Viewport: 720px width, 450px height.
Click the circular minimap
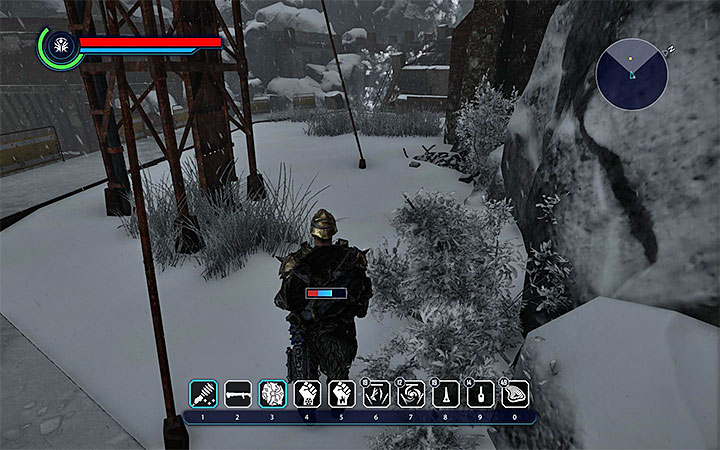click(632, 73)
